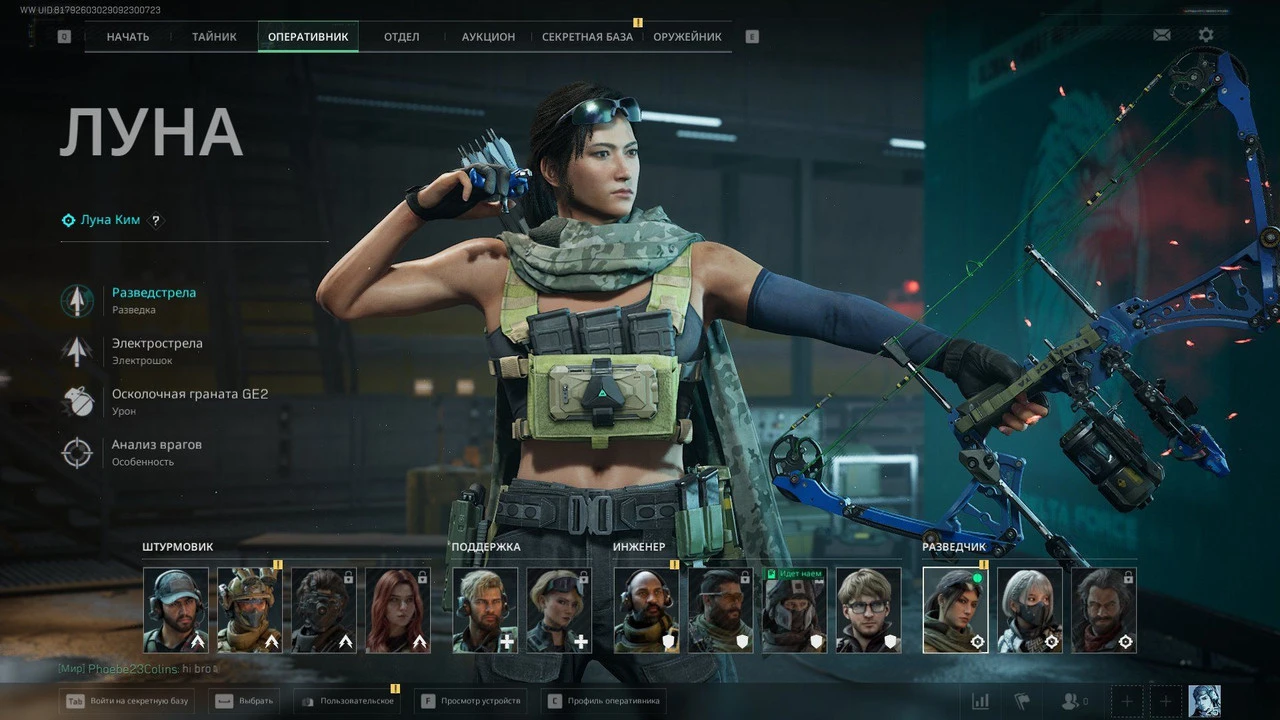Screen dimensions: 1280x720
Task: Go to the Отдел tab
Action: tap(401, 37)
